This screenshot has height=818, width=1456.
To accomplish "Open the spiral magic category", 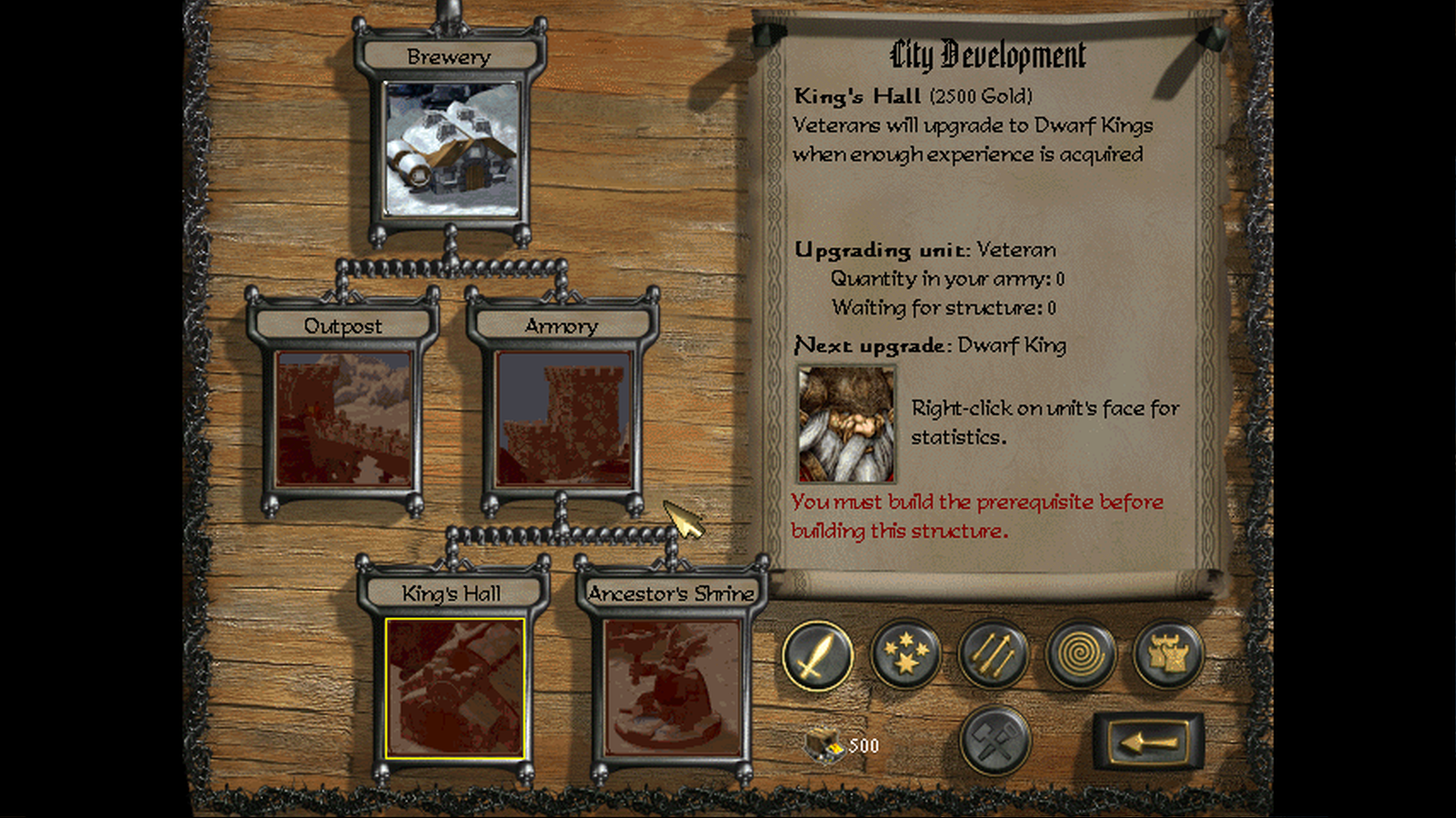I will 1081,654.
